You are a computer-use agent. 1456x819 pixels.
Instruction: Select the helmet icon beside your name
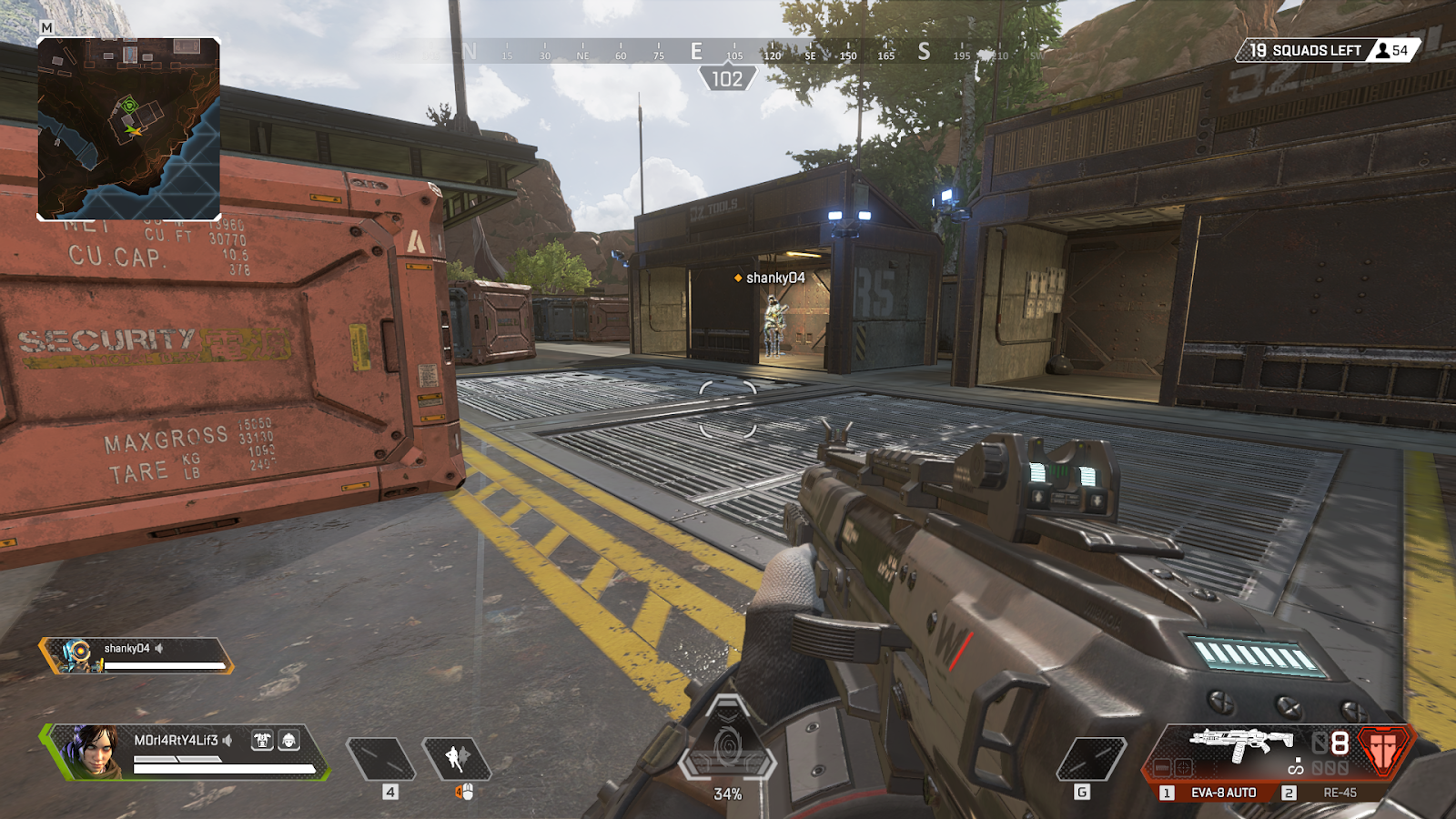pos(288,740)
